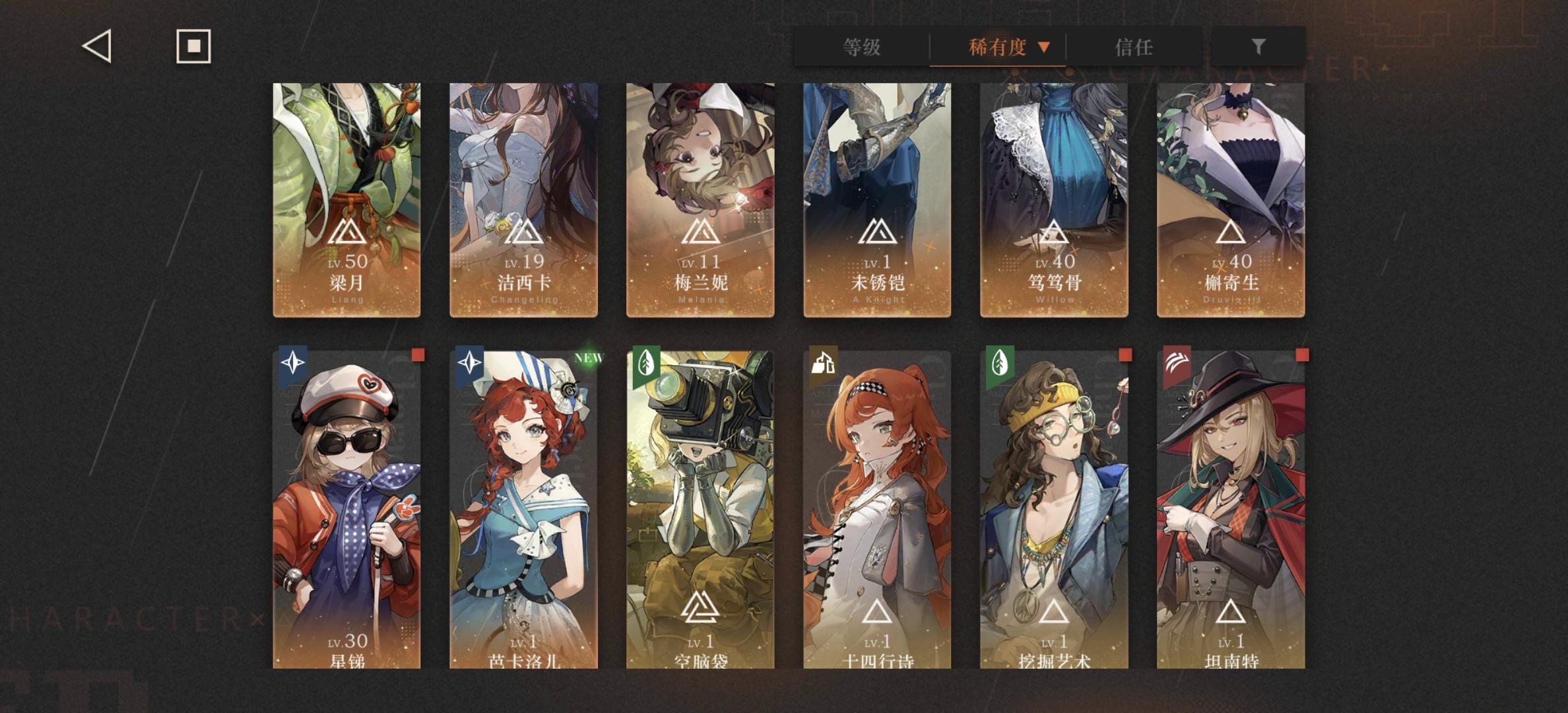The height and width of the screenshot is (713, 1568).
Task: Switch to the 信任 sorting tab
Action: point(1134,48)
